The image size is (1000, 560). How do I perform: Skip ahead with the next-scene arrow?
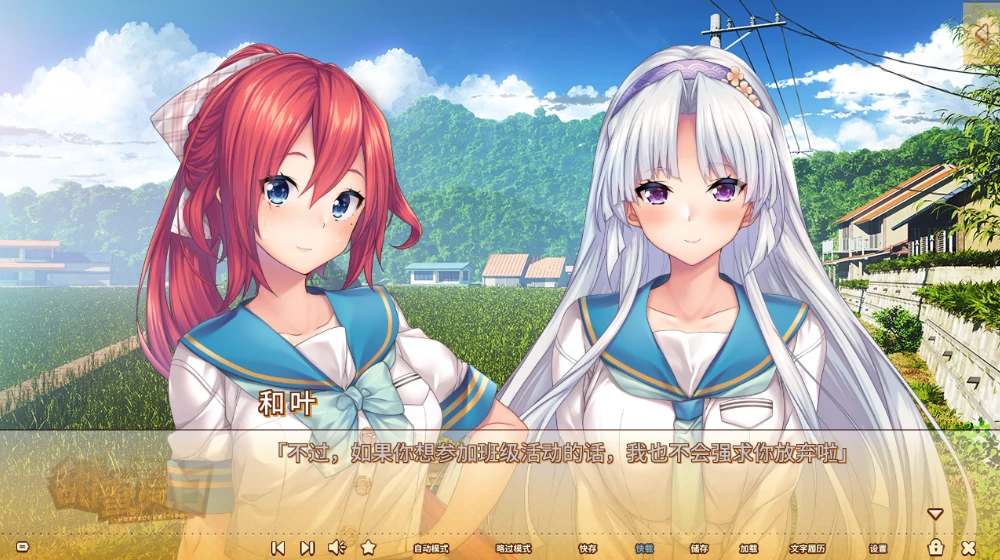pyautogui.click(x=307, y=548)
